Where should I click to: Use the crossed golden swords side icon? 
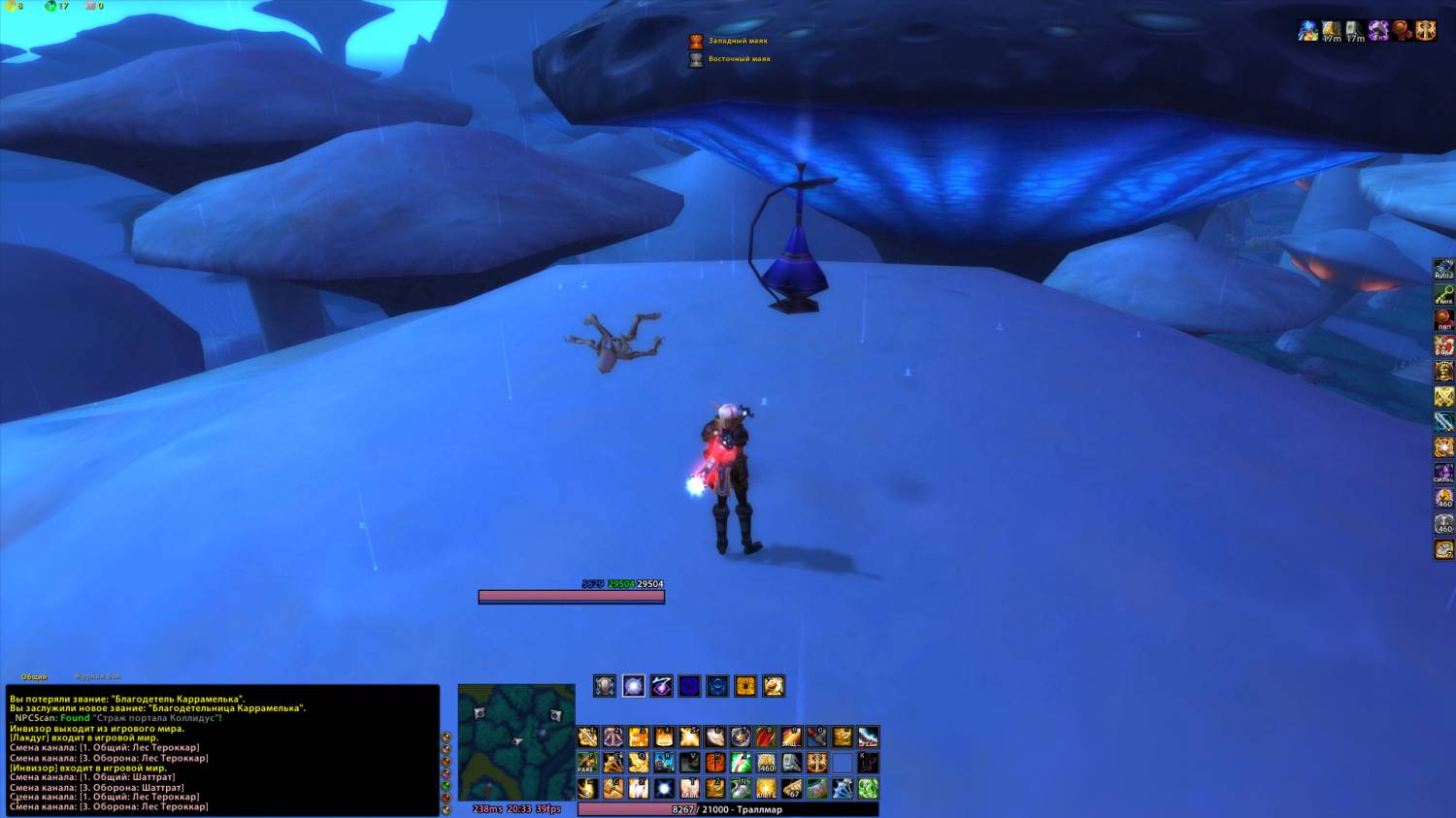tap(1444, 396)
